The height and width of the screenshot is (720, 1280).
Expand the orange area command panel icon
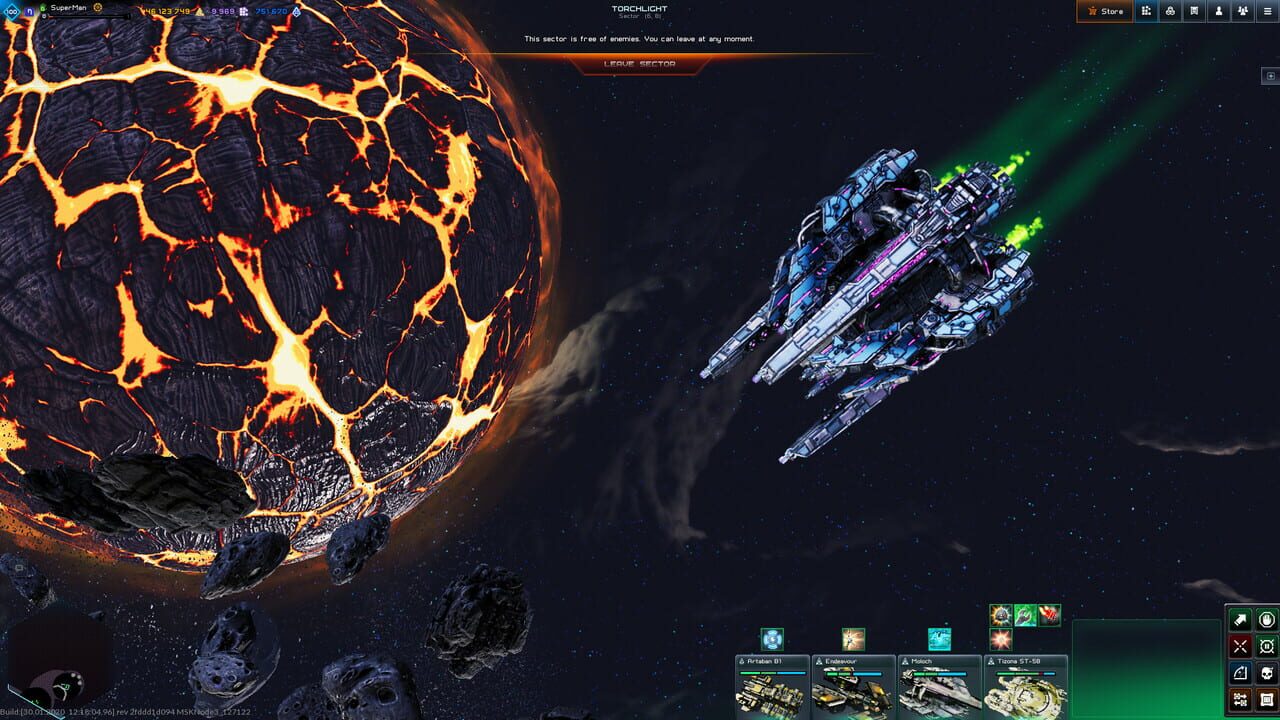coord(1266,698)
